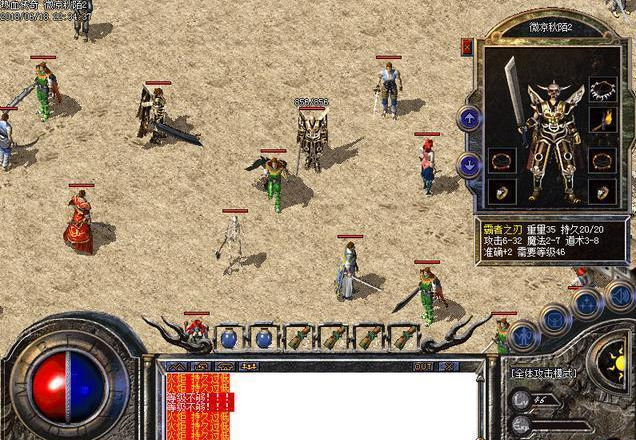The width and height of the screenshot is (636, 440).
Task: Click the OUT button above the chat
Action: (x=423, y=367)
